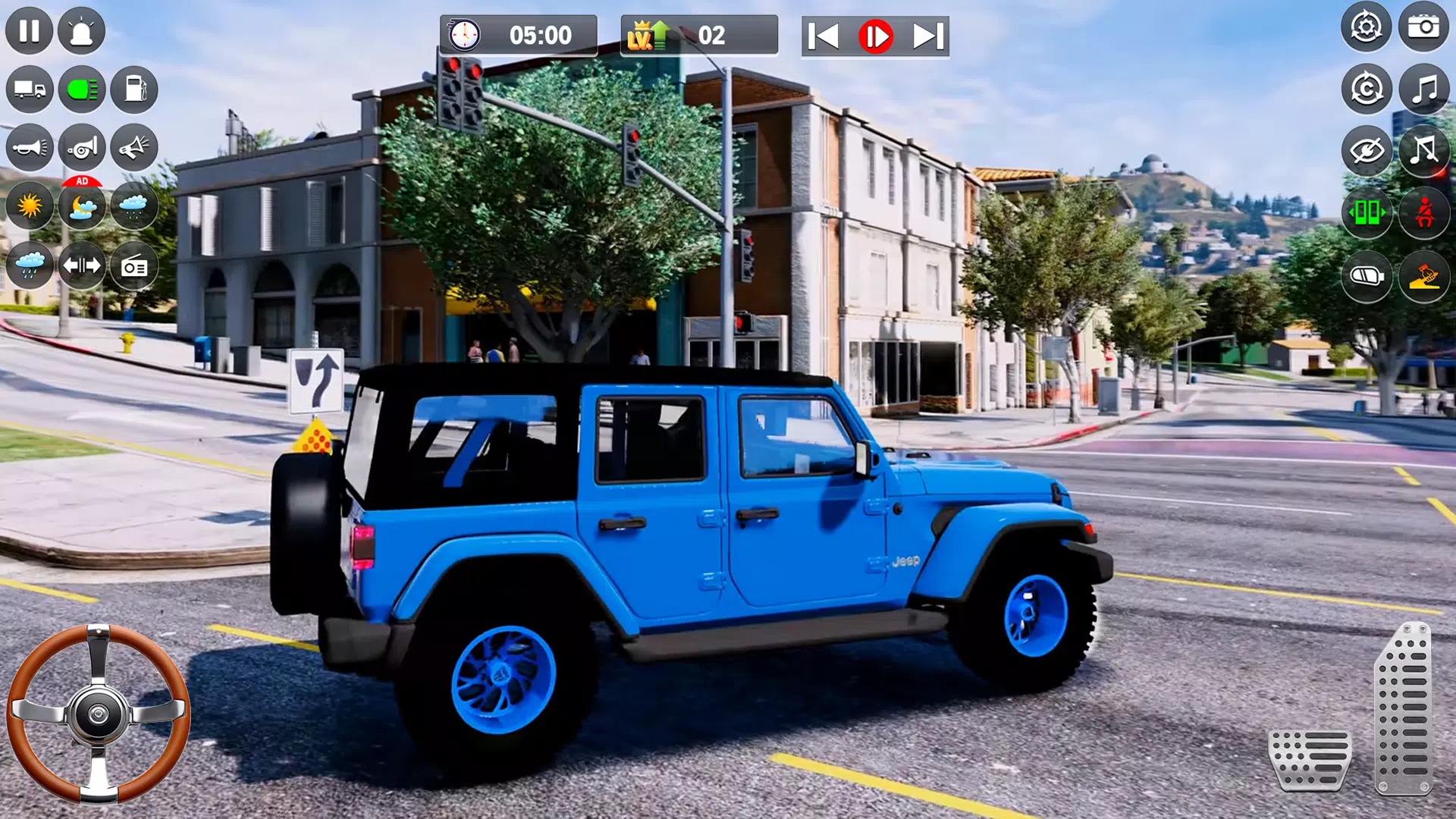Sound the air horn
1456x819 pixels.
pyautogui.click(x=82, y=148)
